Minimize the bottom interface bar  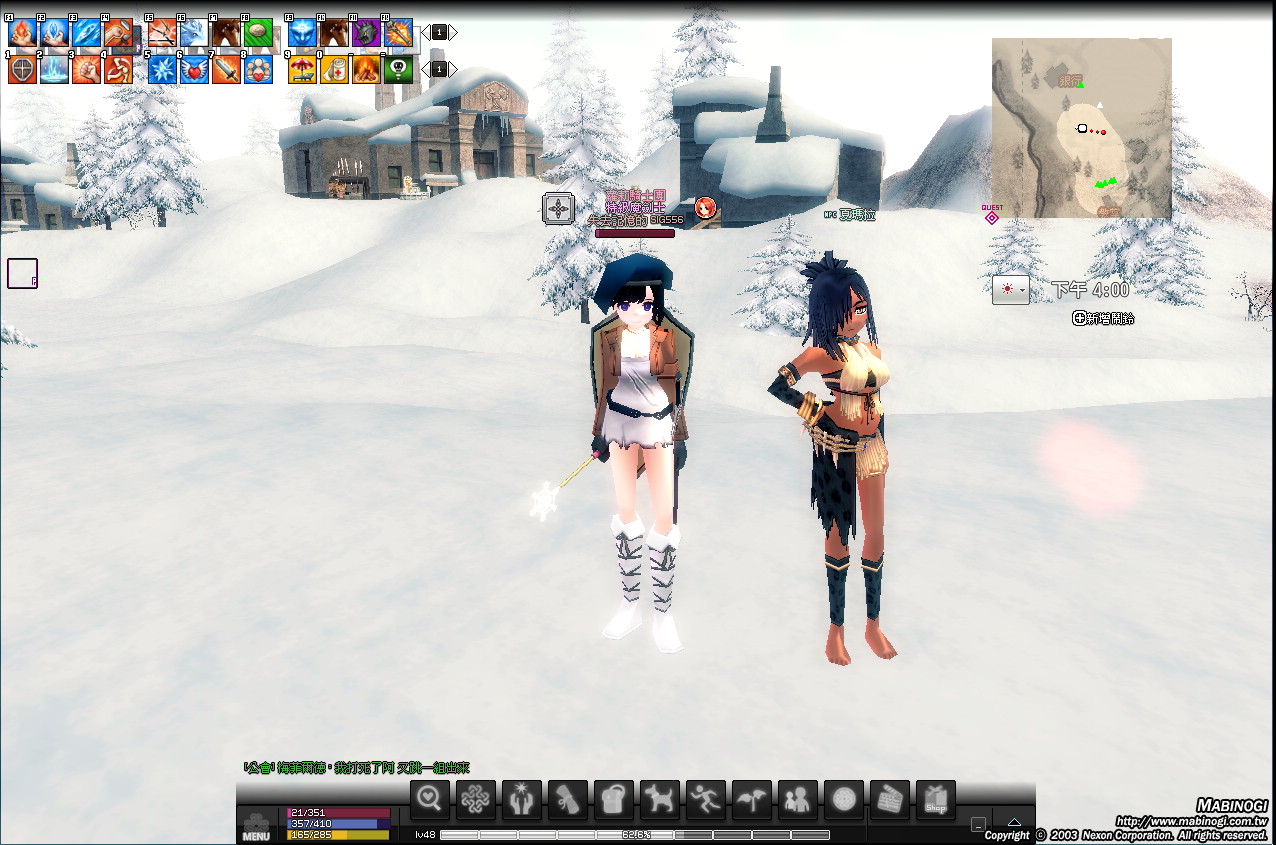click(978, 824)
